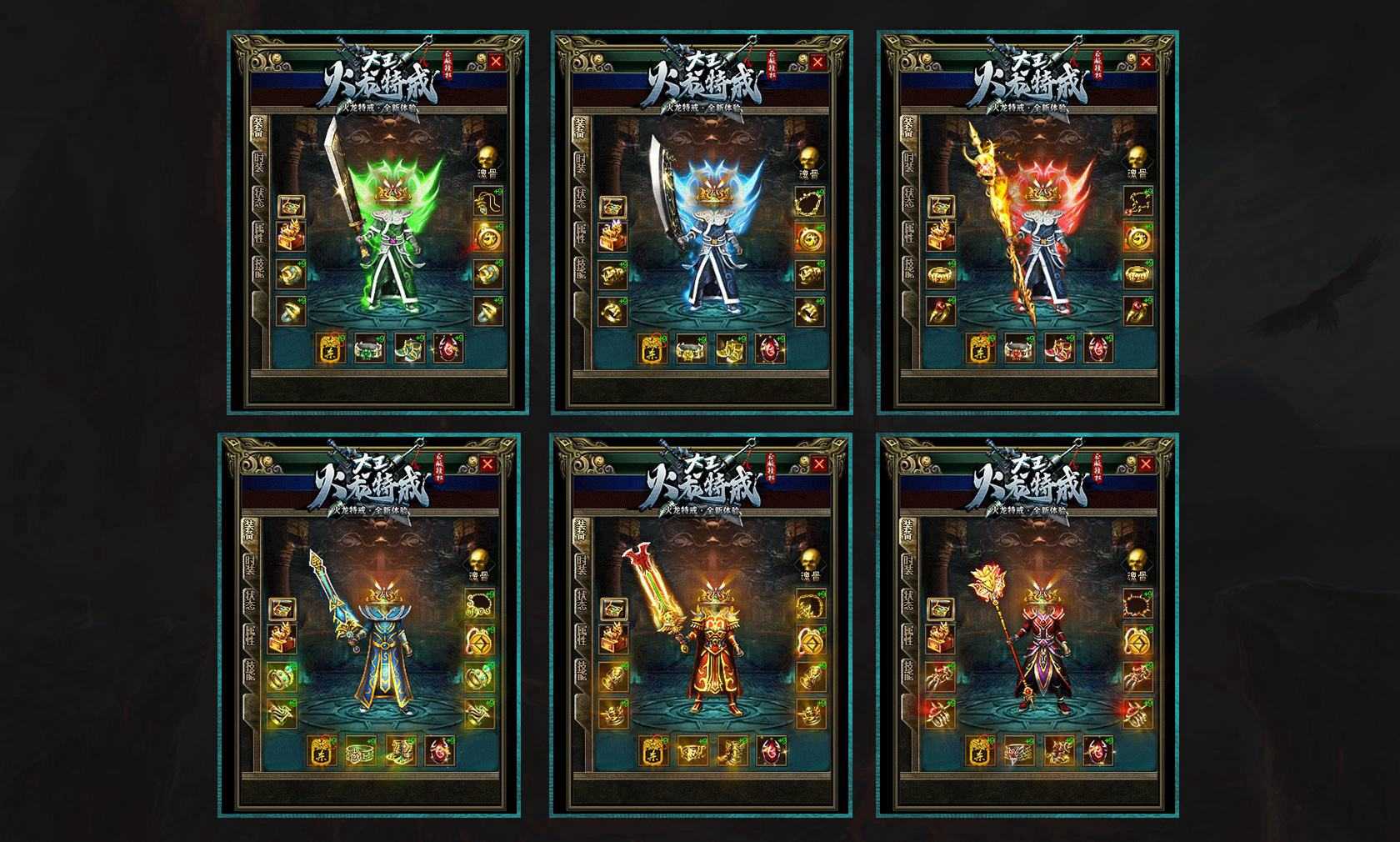This screenshot has height=842, width=1400.
Task: Close the blue-aura warrior's equipment panel
Action: pyautogui.click(x=817, y=62)
